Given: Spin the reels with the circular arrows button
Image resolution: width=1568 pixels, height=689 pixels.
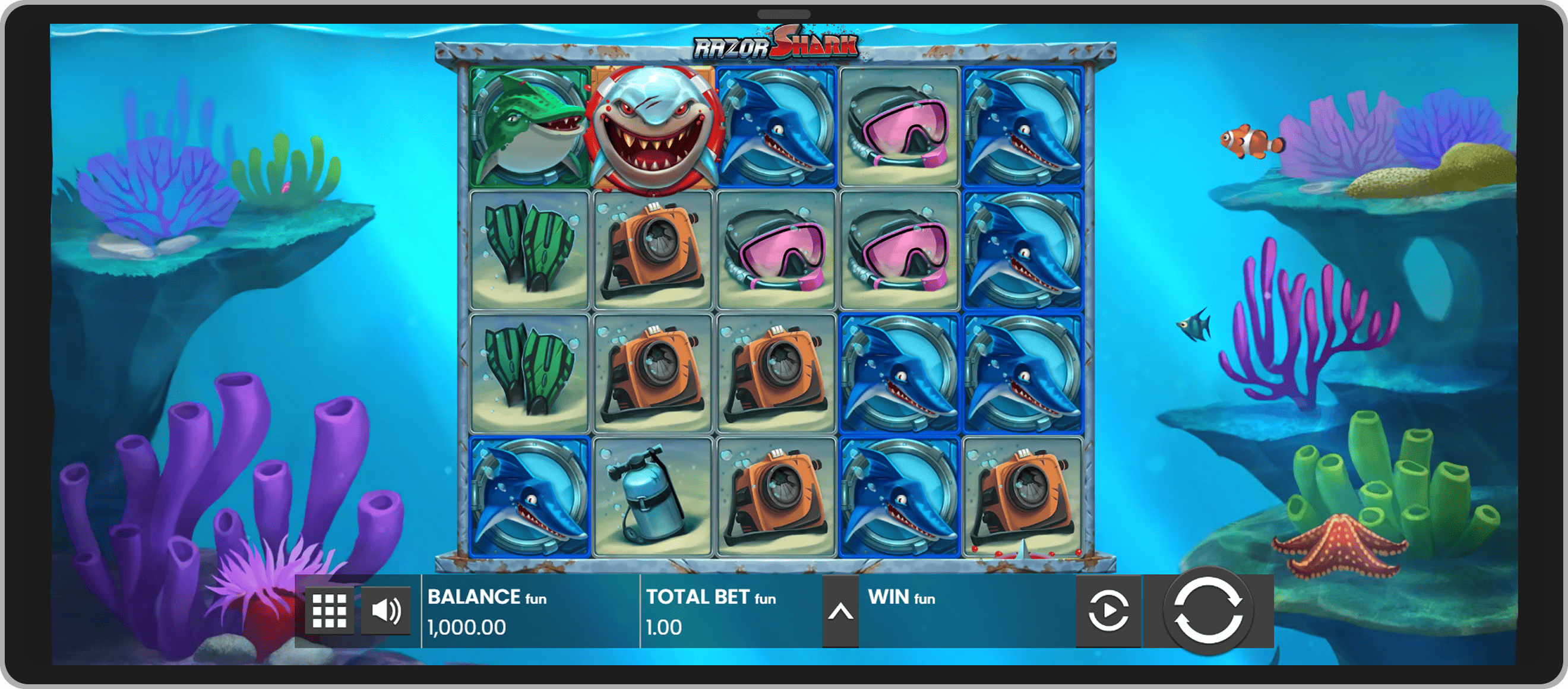Looking at the screenshot, I should click(x=1207, y=611).
